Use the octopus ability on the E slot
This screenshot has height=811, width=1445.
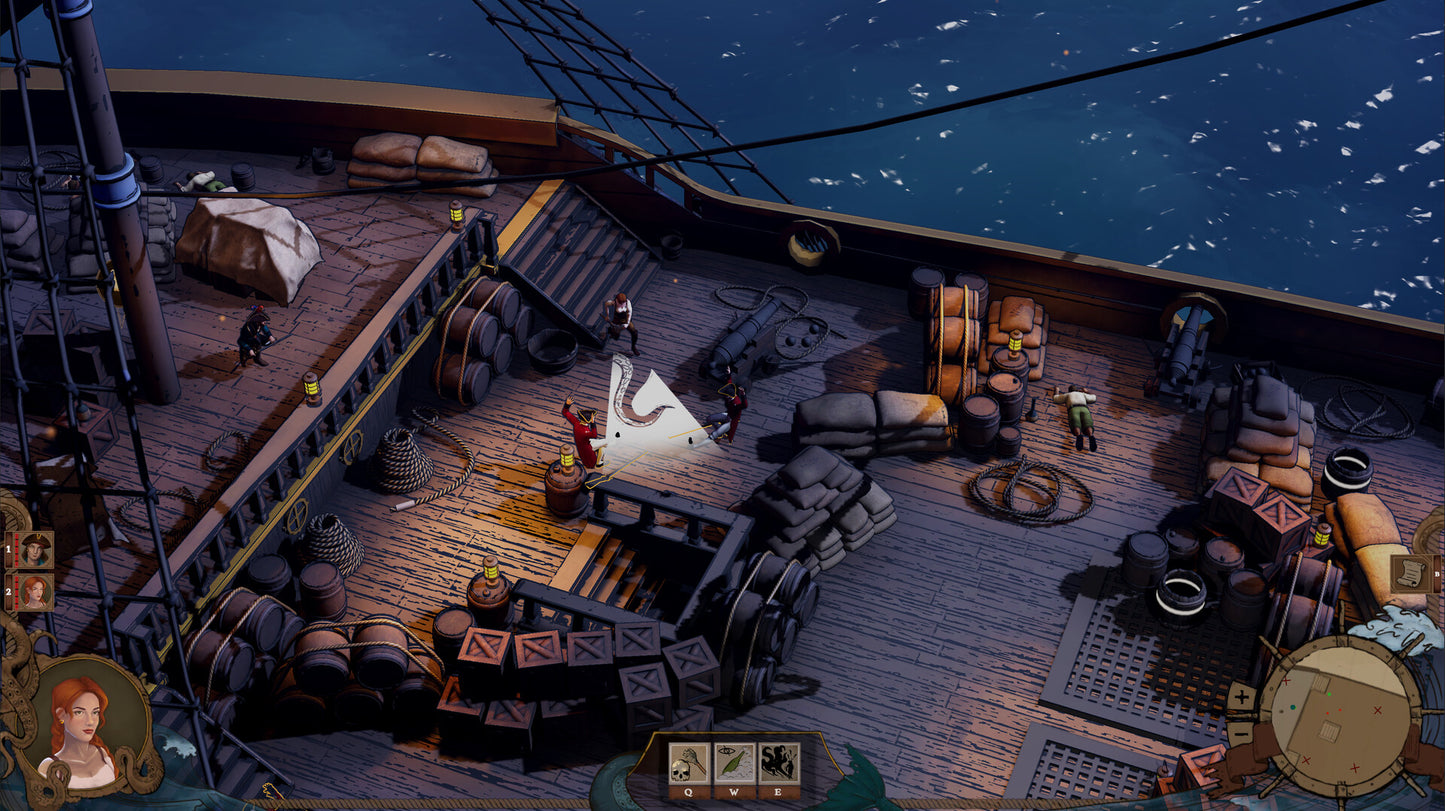[778, 763]
